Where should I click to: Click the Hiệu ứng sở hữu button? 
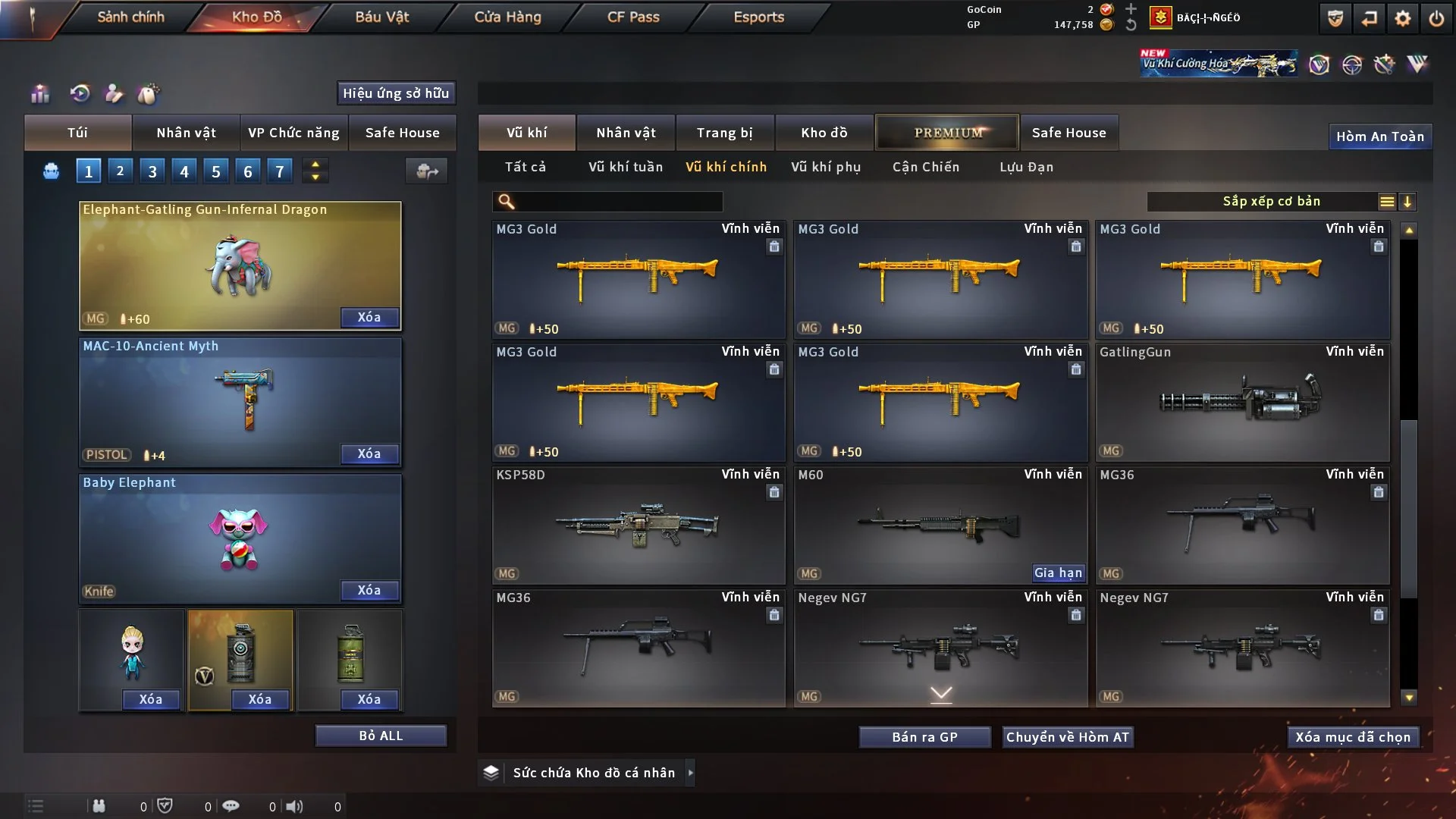396,93
